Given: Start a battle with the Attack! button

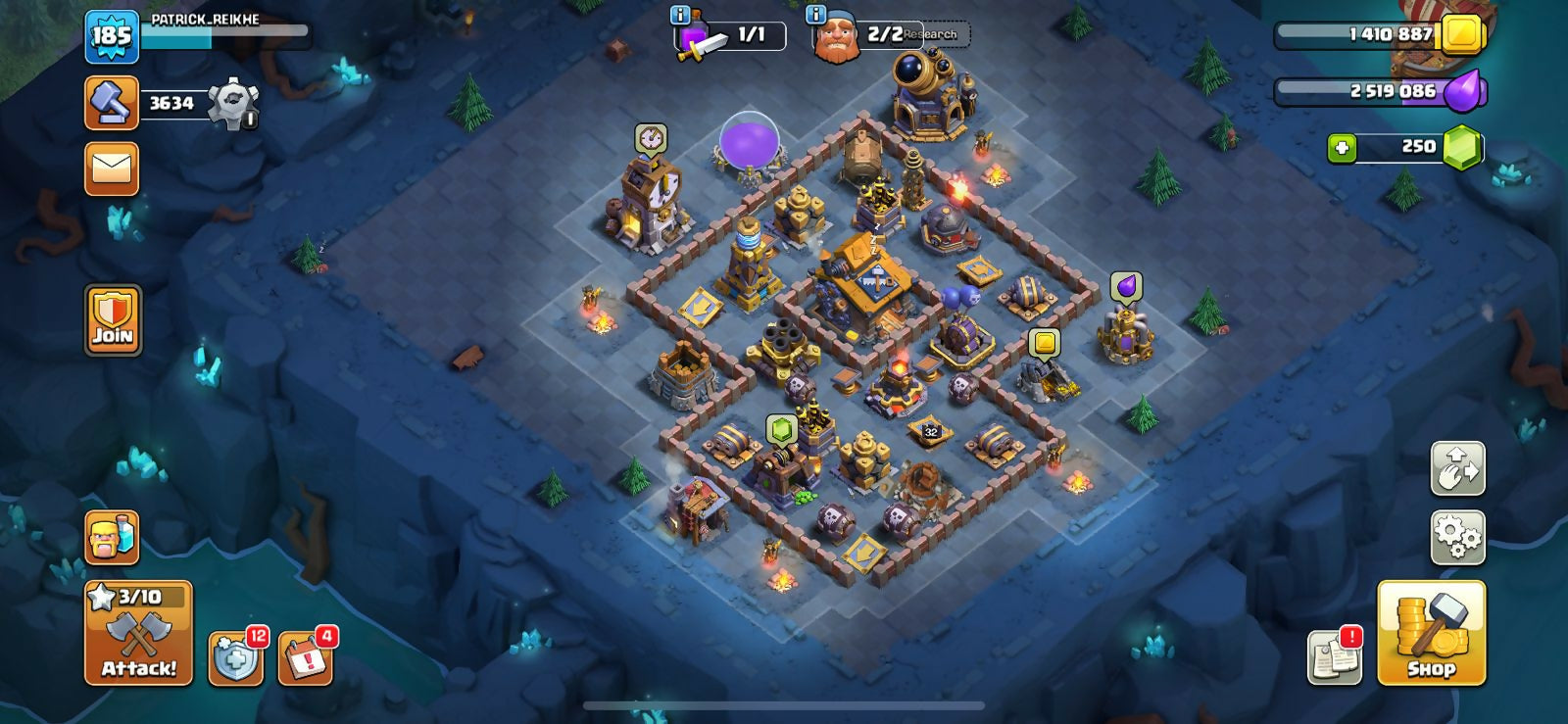Looking at the screenshot, I should 138,632.
